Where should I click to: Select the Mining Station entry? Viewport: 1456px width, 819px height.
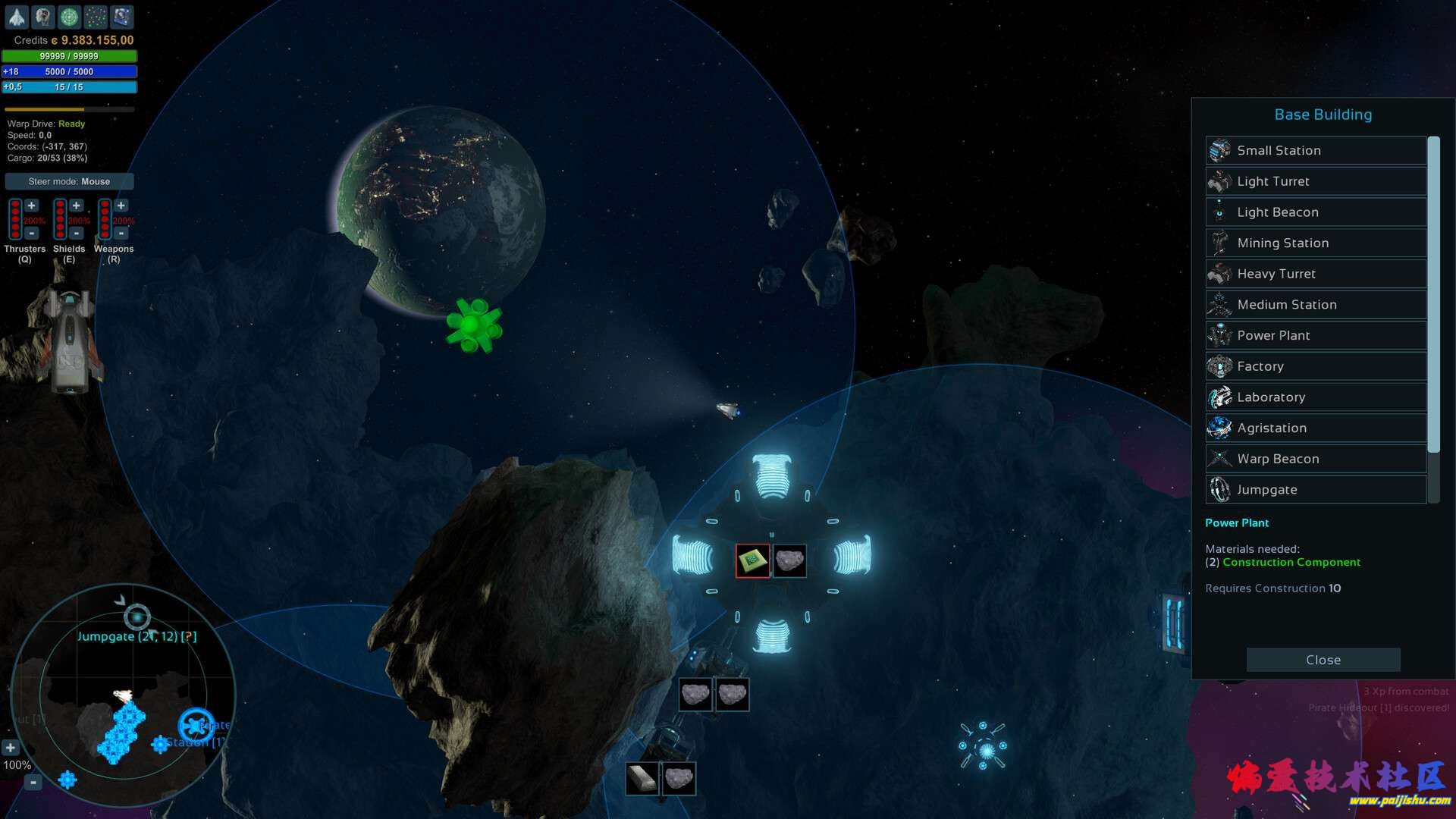click(1316, 243)
